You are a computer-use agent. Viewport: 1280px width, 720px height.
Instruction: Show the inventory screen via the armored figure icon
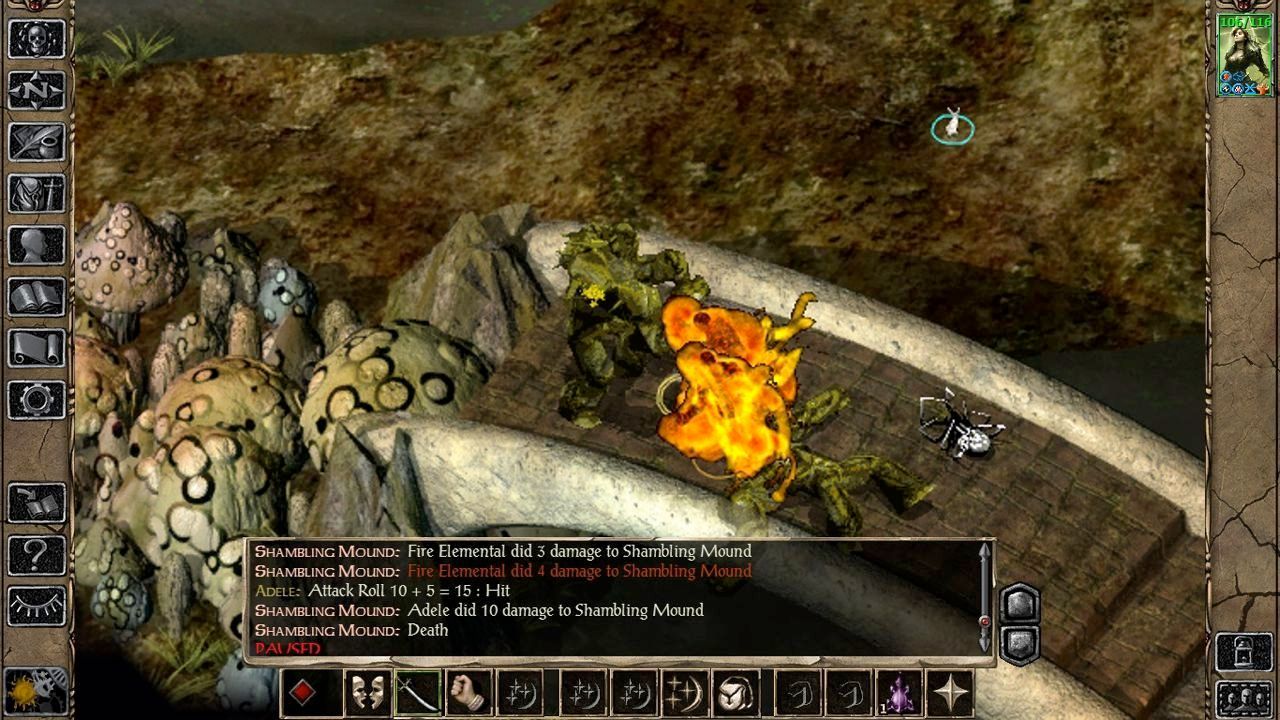(x=37, y=192)
